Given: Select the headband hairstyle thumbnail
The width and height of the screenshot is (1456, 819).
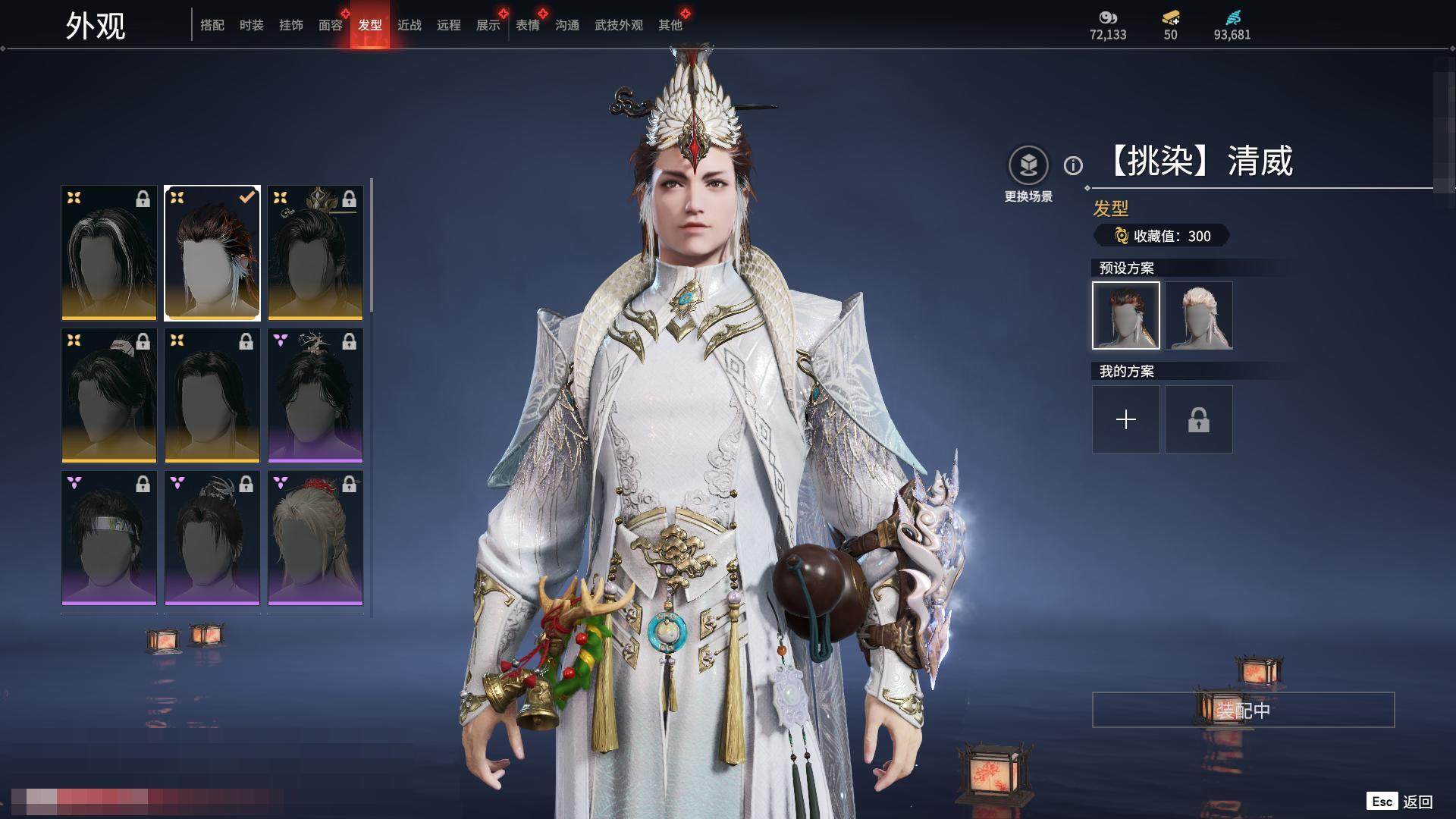Looking at the screenshot, I should (109, 538).
